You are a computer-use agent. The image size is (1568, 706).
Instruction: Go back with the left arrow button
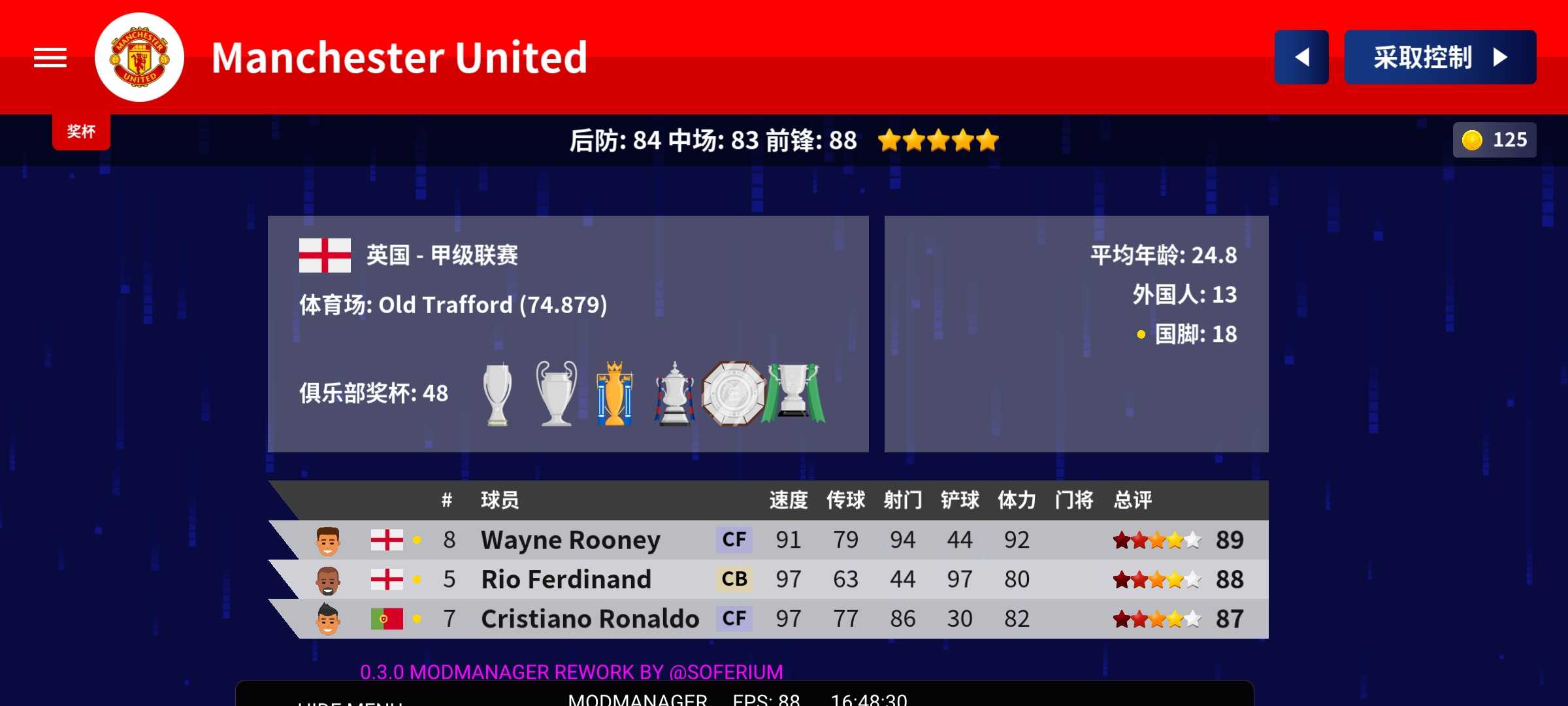1301,58
